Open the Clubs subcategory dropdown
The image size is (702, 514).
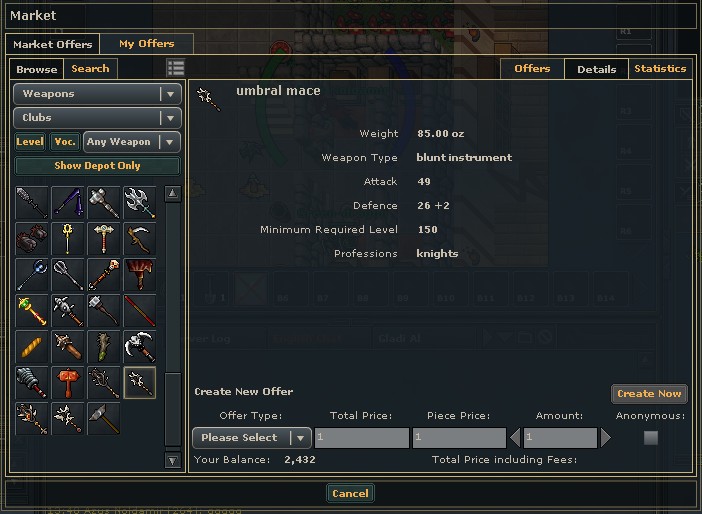click(97, 118)
